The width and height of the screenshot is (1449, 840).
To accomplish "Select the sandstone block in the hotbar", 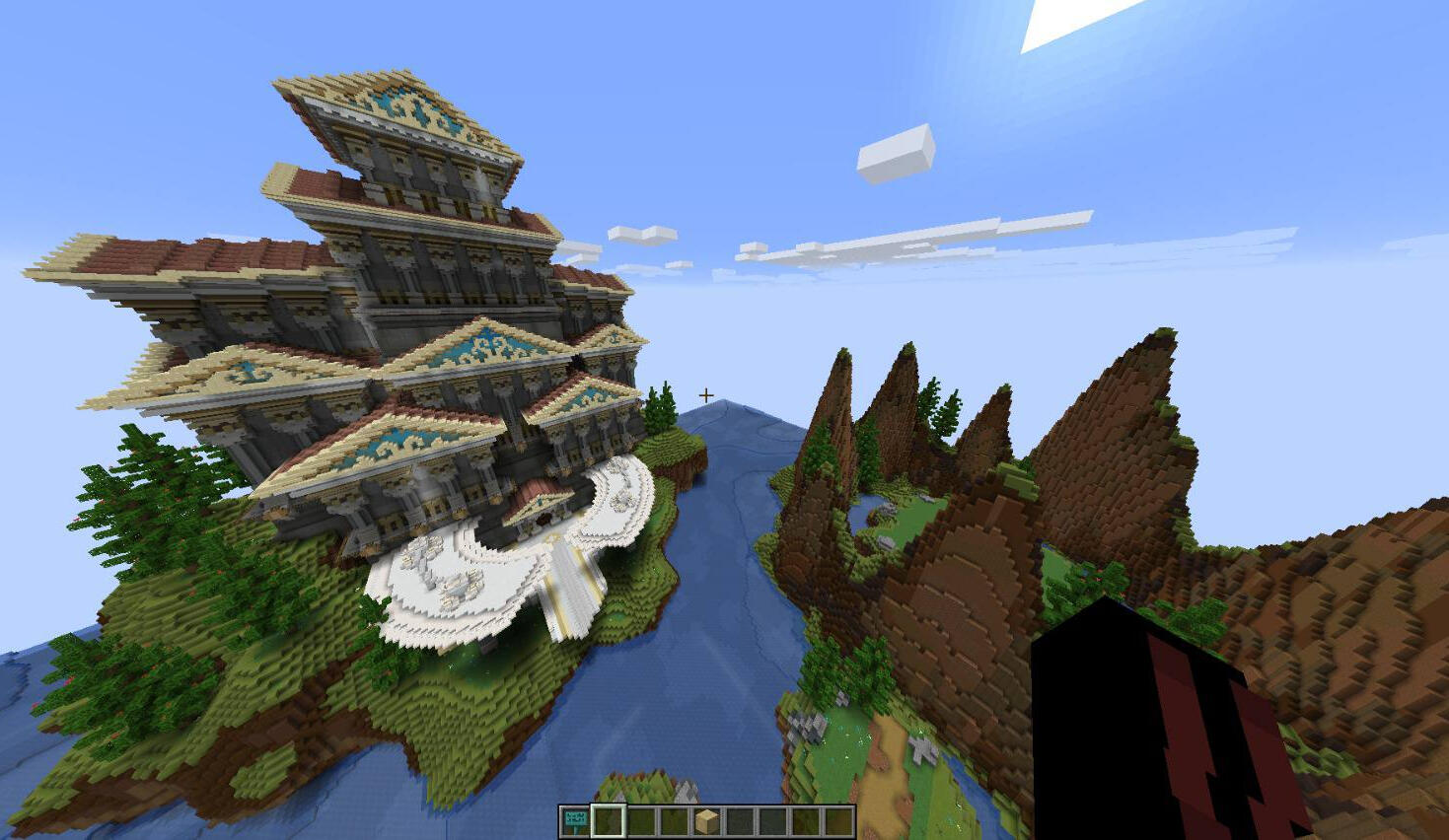I will pos(707,818).
